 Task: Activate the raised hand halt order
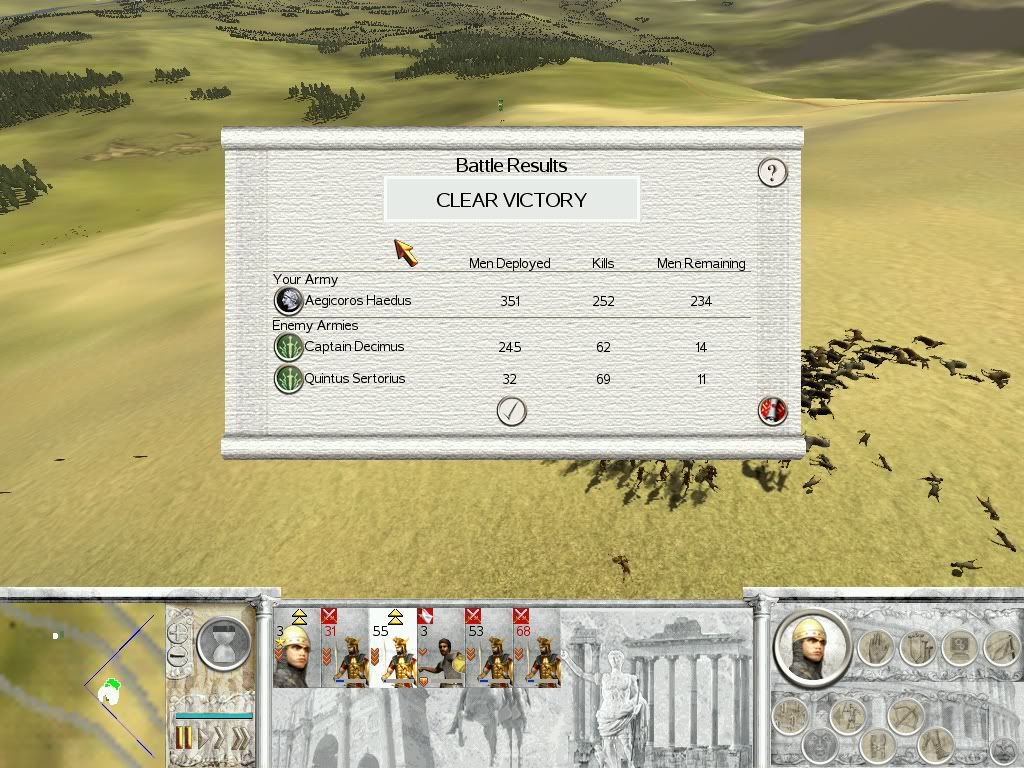coord(874,649)
